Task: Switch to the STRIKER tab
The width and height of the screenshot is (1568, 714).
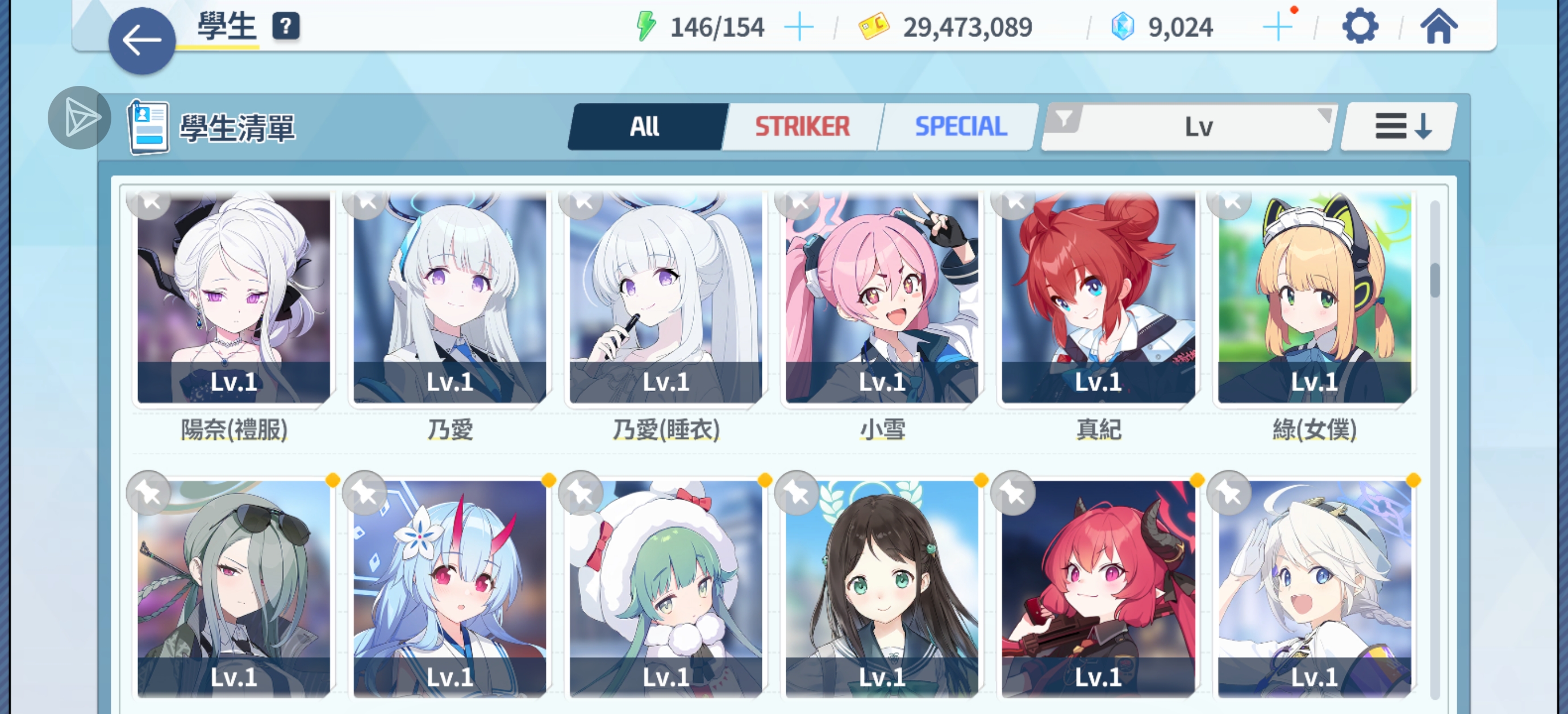Action: [x=802, y=127]
